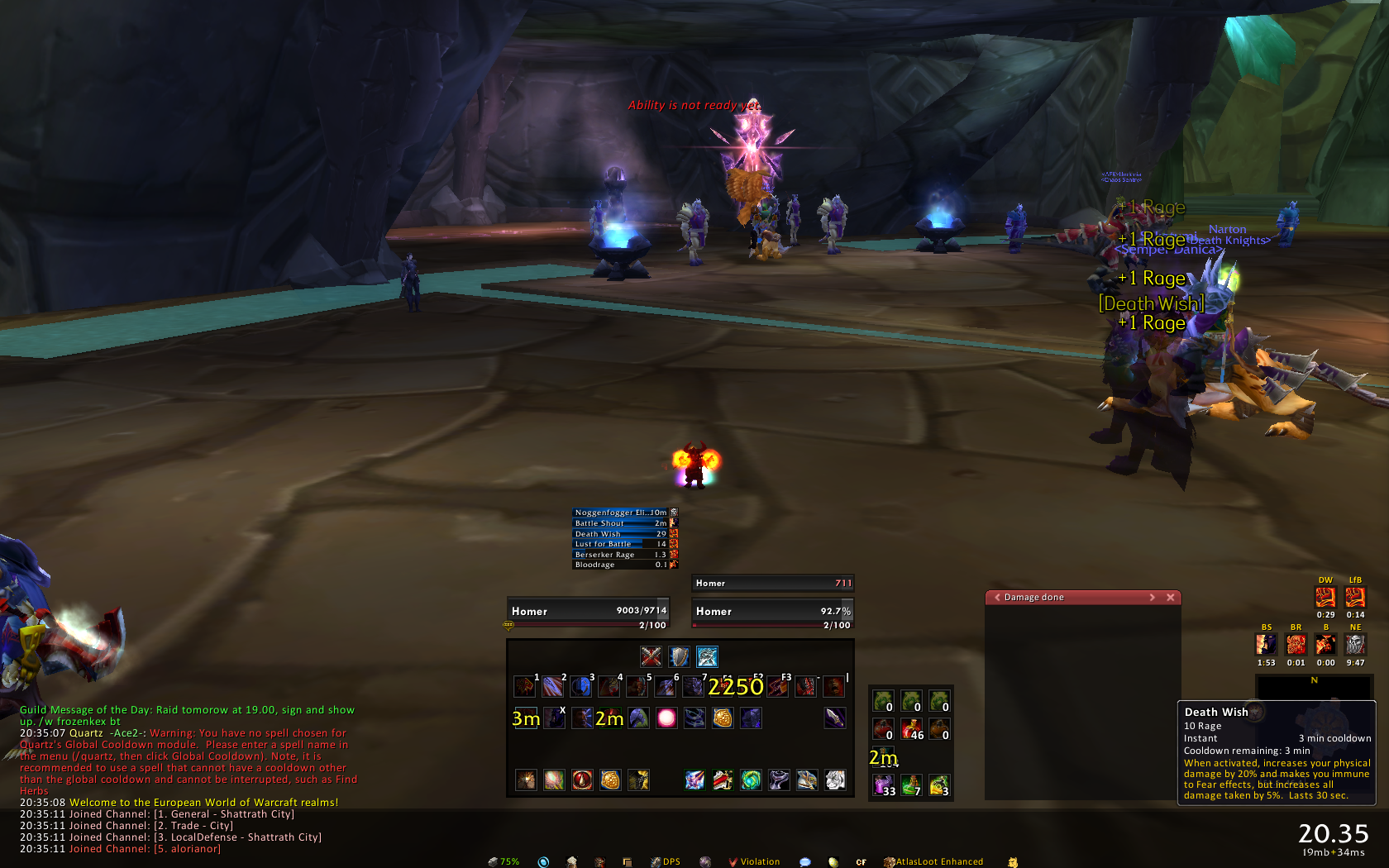The width and height of the screenshot is (1389, 868).
Task: Click the glowing pink orb action button
Action: pyautogui.click(x=666, y=718)
